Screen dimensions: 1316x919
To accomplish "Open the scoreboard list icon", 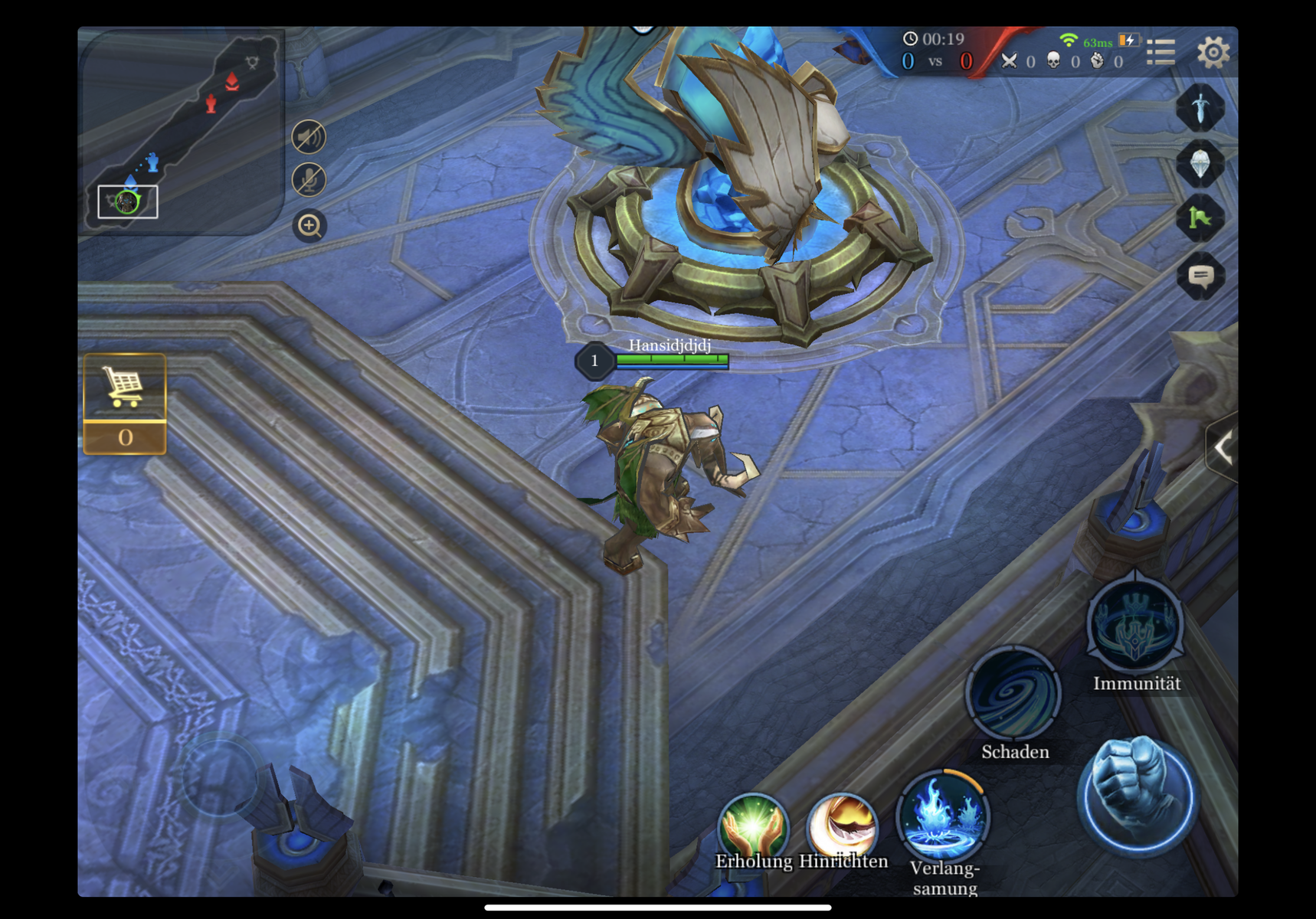I will tap(1161, 52).
